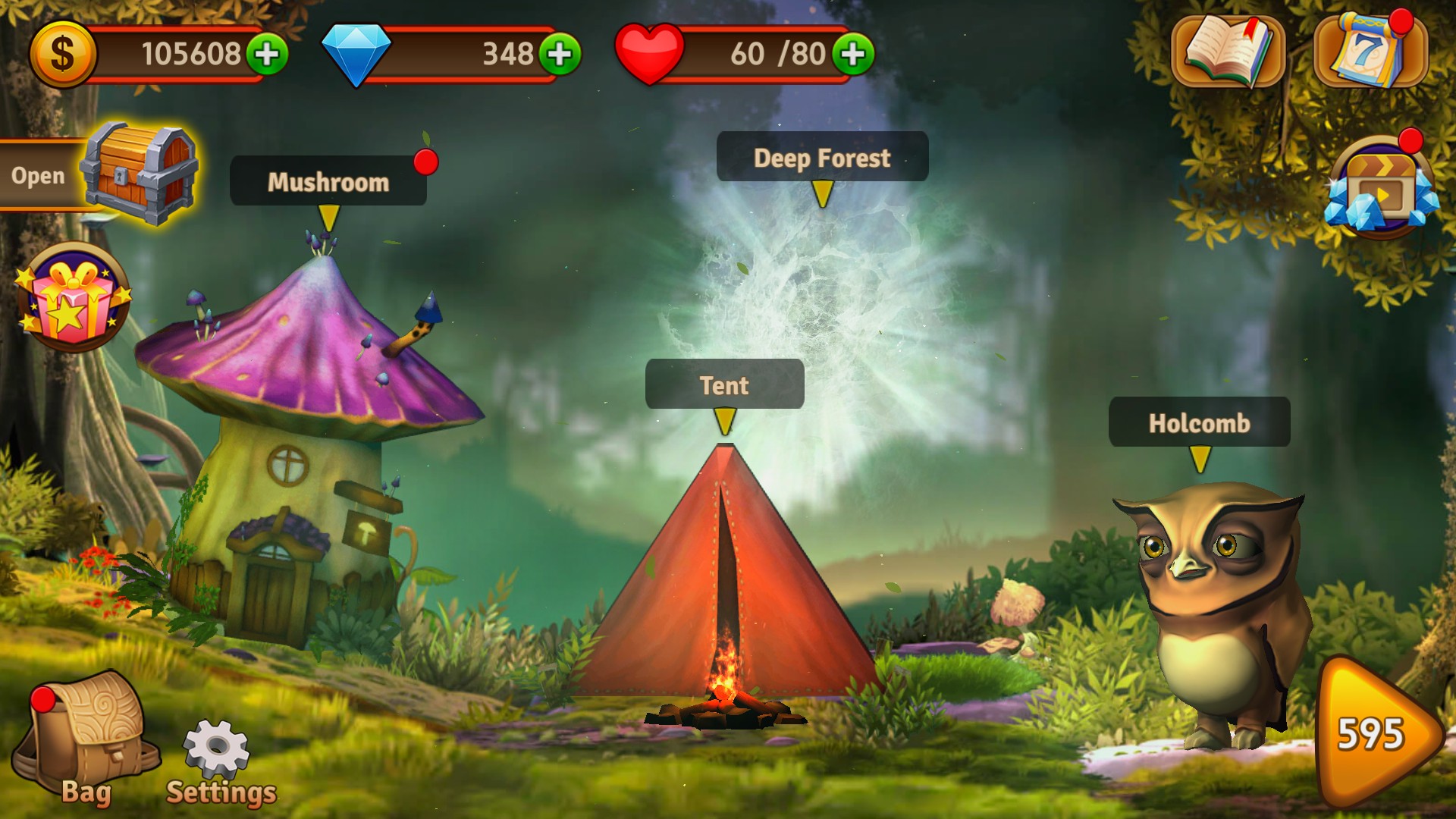1456x819 pixels.
Task: Open the treasure chest
Action: 140,174
